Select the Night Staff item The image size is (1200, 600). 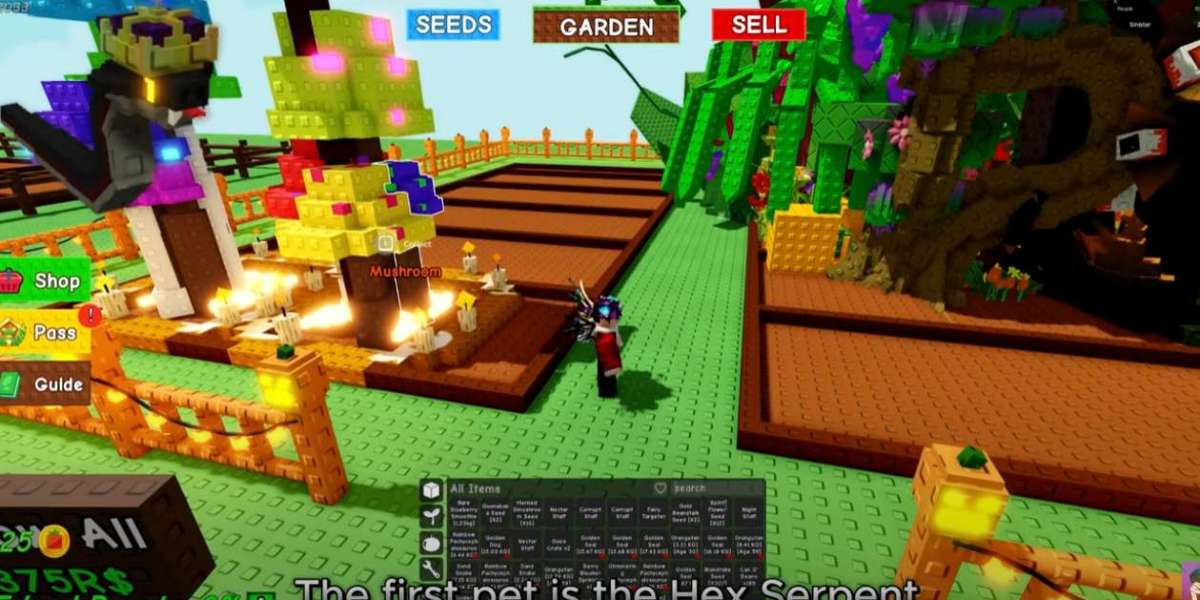[x=748, y=513]
